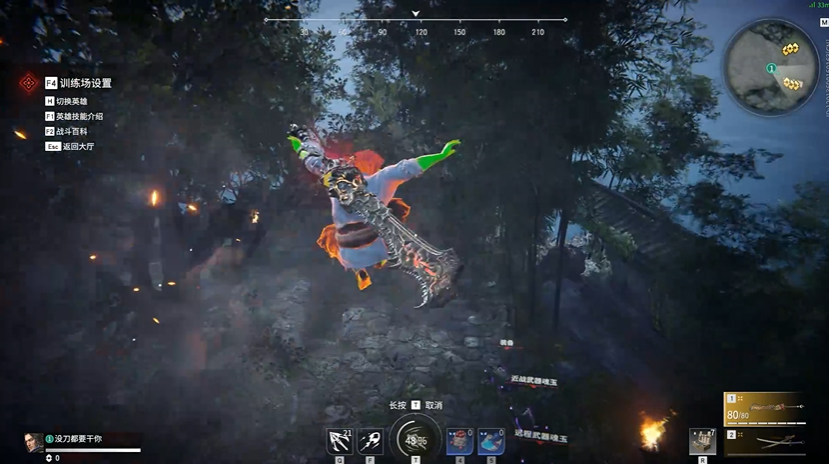This screenshot has height=464, width=829.
Task: Select the blue armor powder item slot
Action: coord(490,441)
